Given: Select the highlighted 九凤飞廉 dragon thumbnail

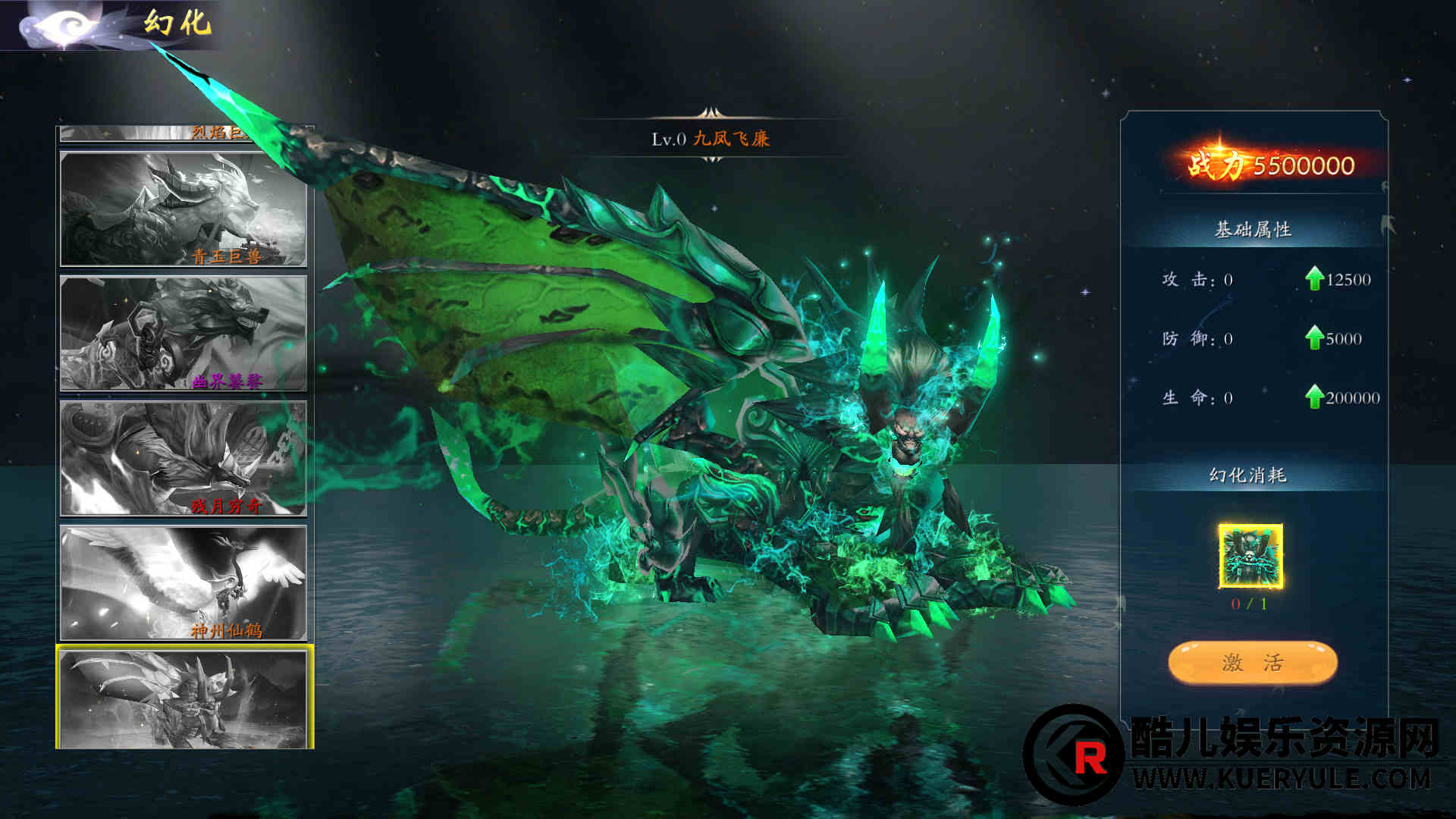Looking at the screenshot, I should [184, 699].
